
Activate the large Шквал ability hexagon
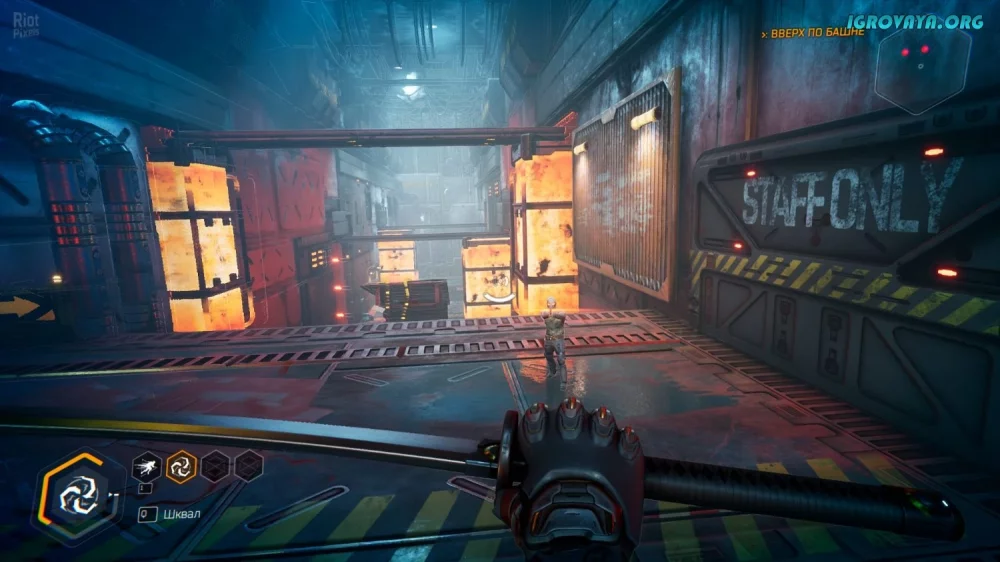pyautogui.click(x=76, y=494)
